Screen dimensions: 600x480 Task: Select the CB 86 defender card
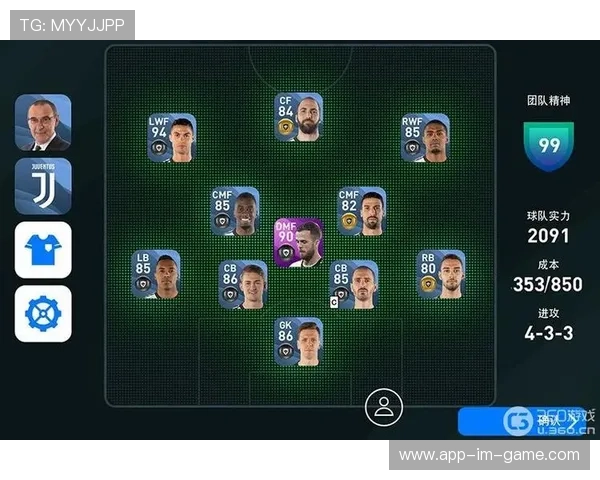coord(243,284)
